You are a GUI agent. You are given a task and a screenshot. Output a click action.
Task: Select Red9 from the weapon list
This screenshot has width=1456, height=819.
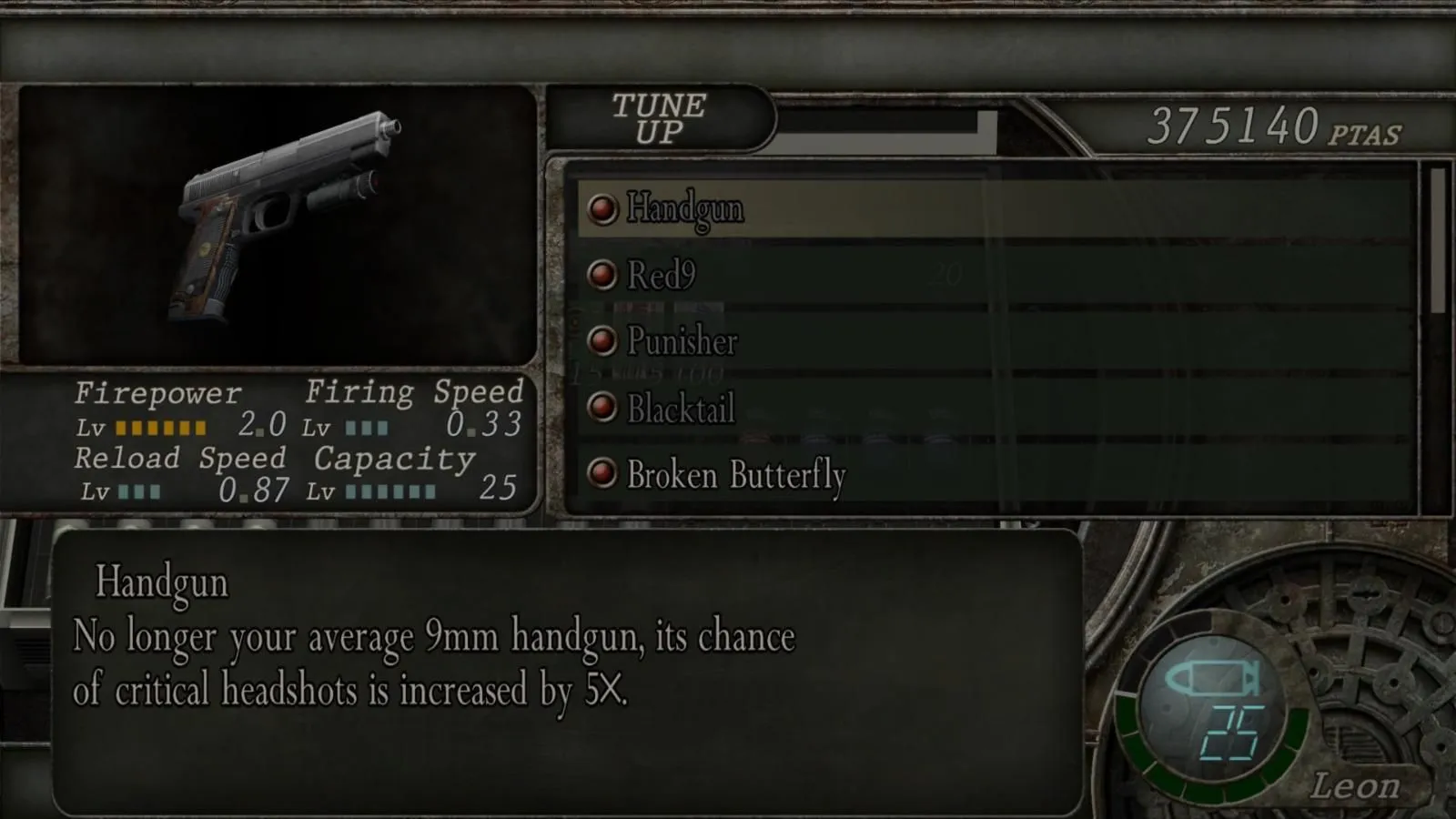(x=662, y=276)
